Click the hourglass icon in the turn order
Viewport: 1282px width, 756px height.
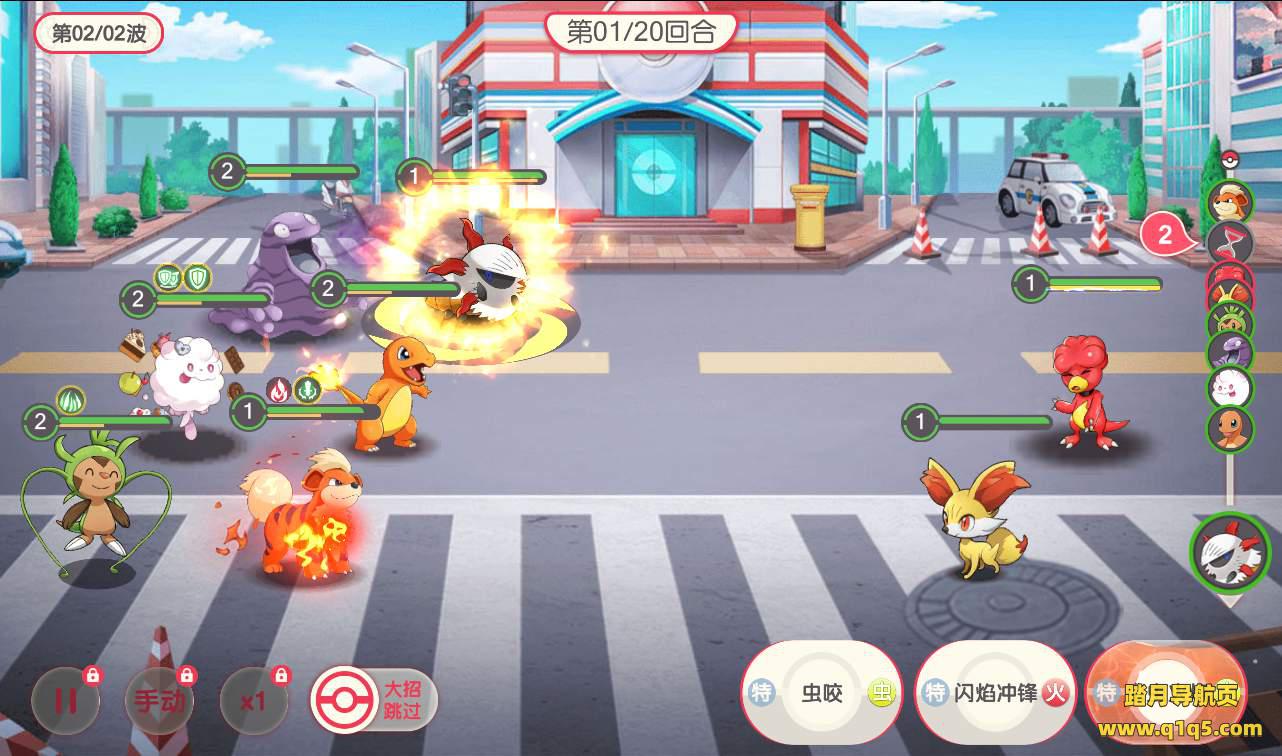pyautogui.click(x=1229, y=241)
